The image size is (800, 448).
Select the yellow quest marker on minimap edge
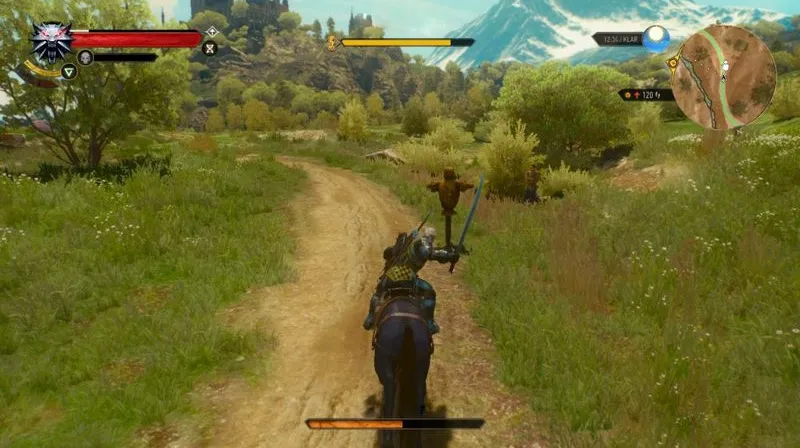tap(675, 63)
